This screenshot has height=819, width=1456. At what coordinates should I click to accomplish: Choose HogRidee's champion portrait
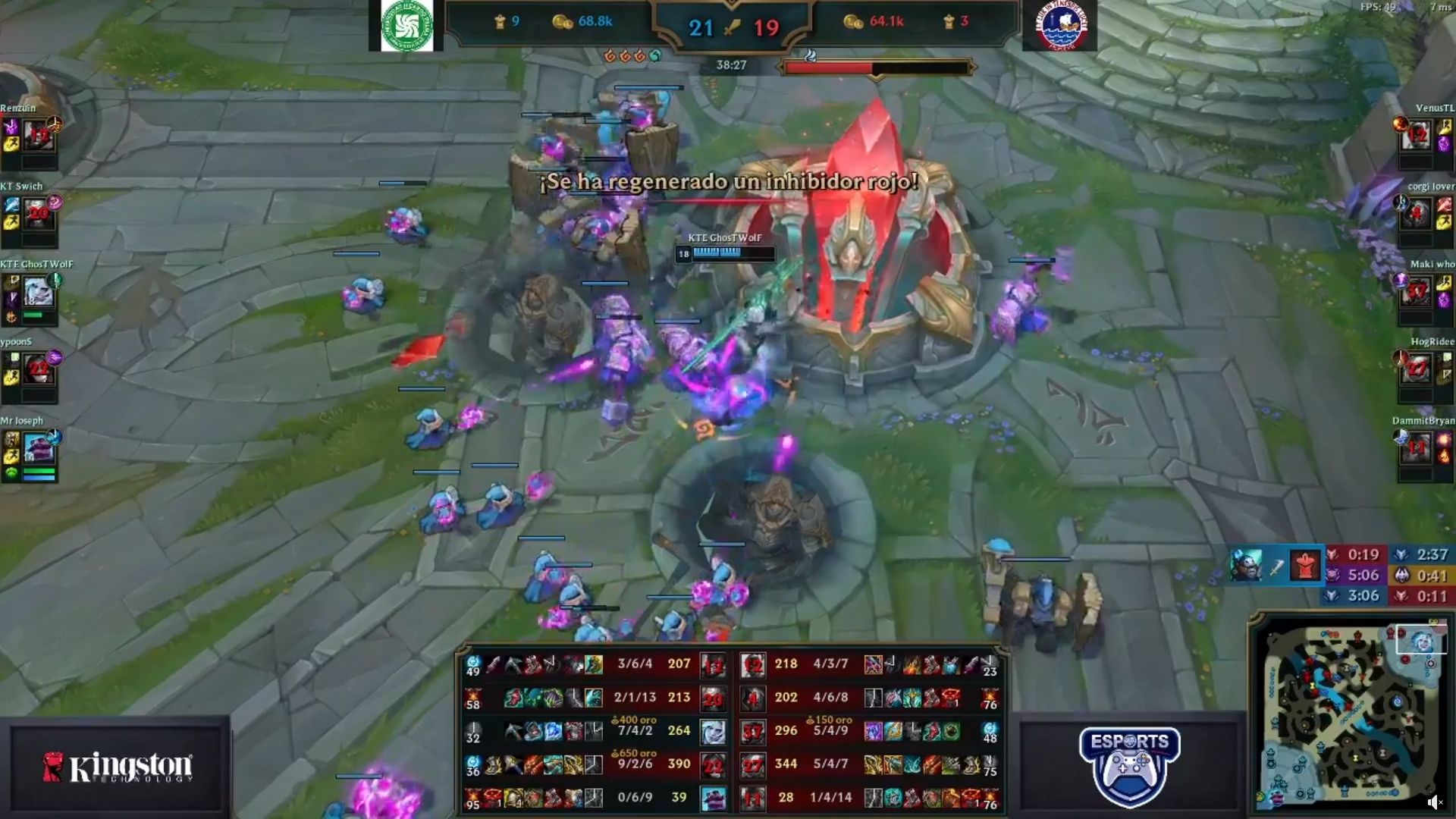click(1416, 369)
